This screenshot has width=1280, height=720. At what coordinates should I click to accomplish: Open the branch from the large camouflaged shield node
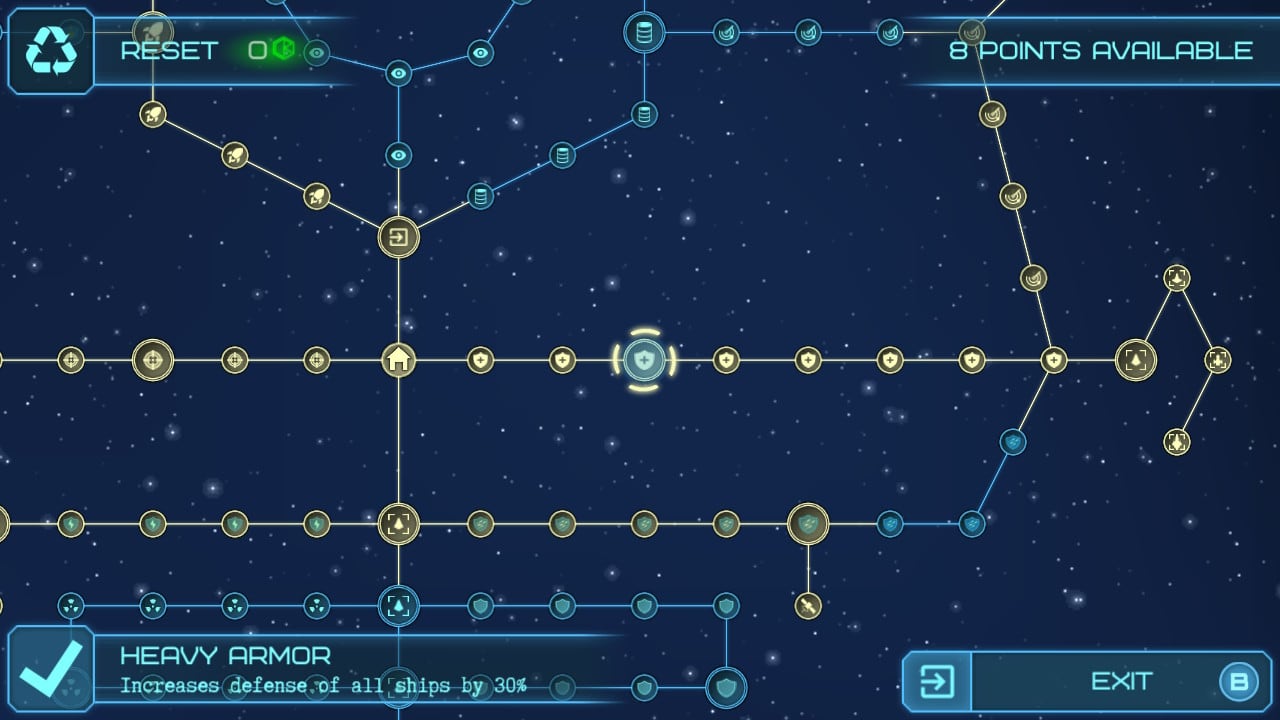tap(810, 523)
